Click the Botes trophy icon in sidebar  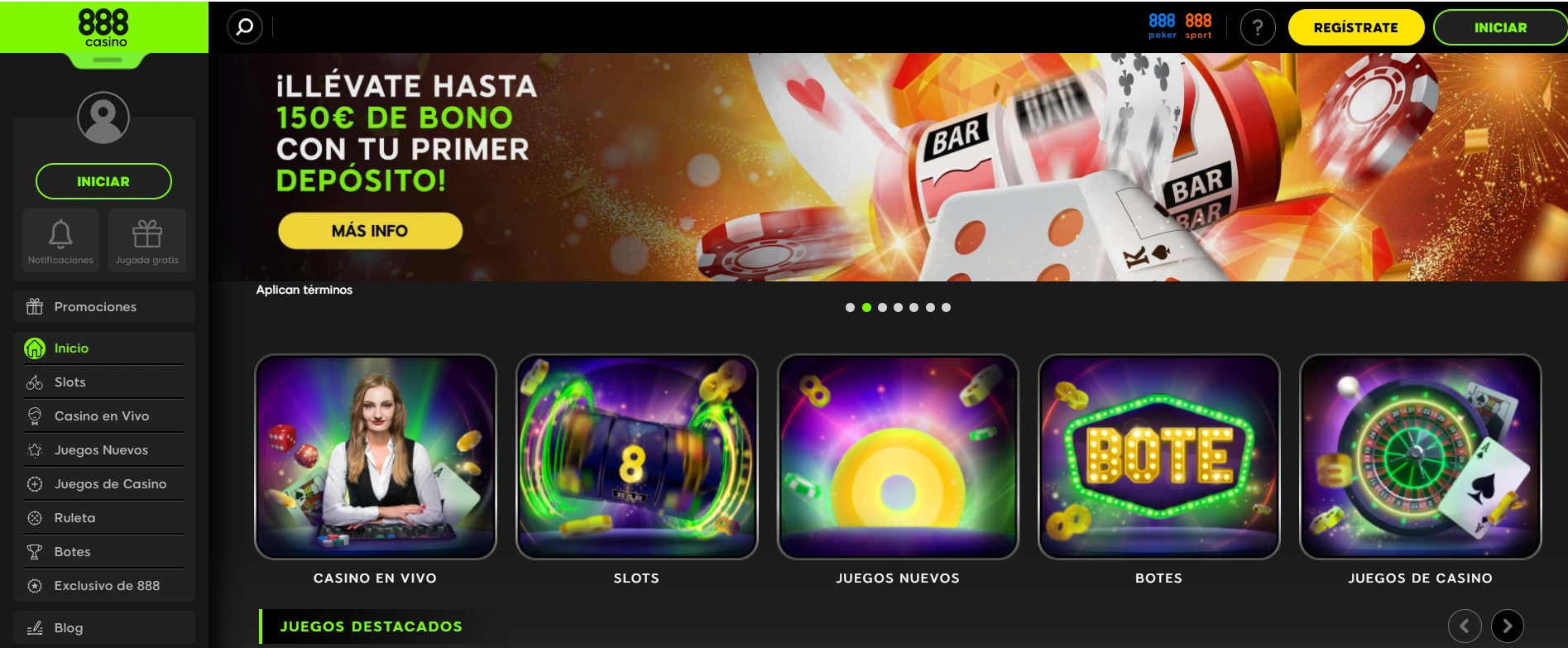pyautogui.click(x=33, y=551)
